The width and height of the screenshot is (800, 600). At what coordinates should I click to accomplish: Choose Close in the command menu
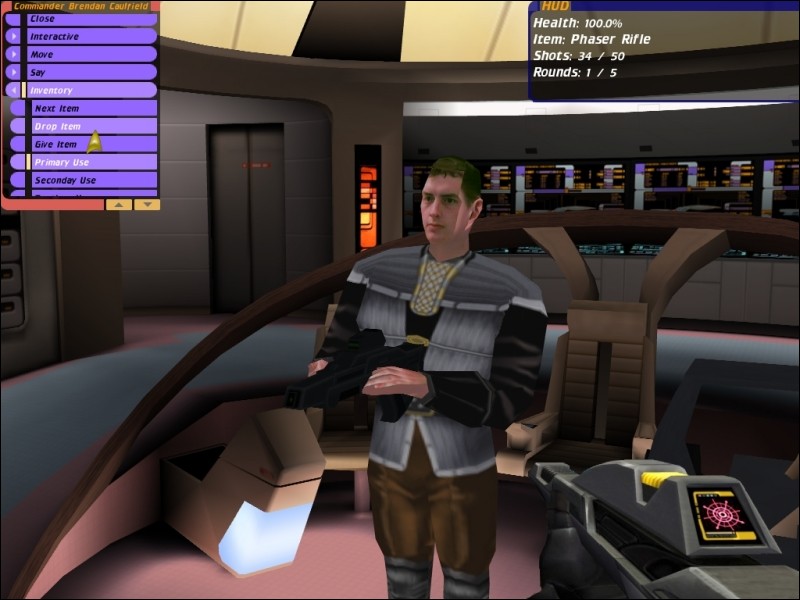(x=80, y=19)
